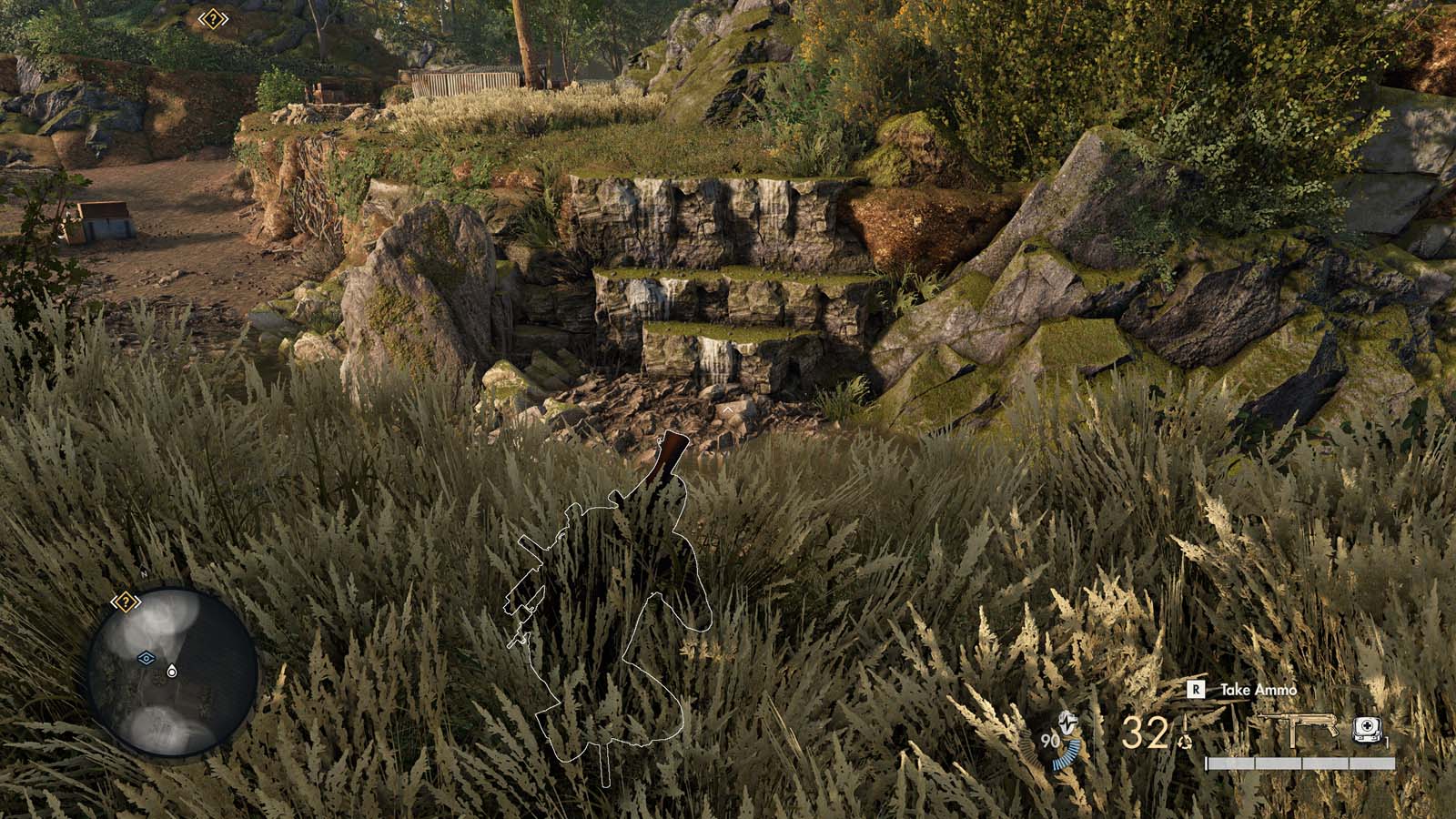Click the R key prompt icon
The image size is (1456, 819).
(1195, 688)
